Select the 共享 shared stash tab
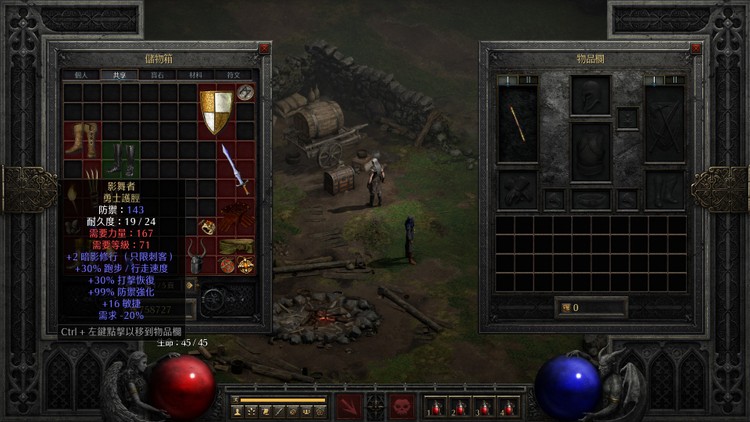Image resolution: width=750 pixels, height=422 pixels. [119, 74]
